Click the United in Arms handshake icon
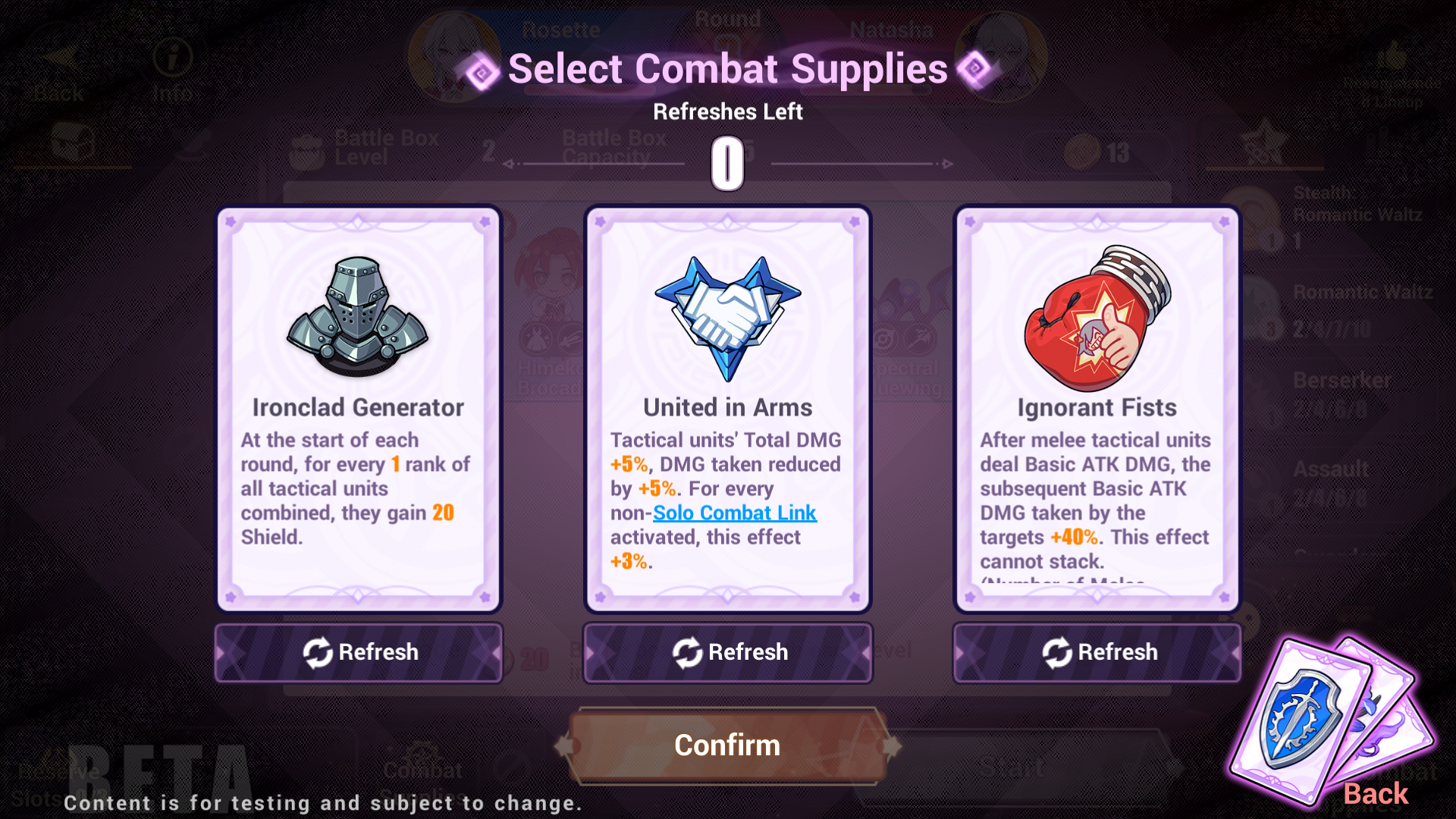This screenshot has height=819, width=1456. [x=726, y=318]
